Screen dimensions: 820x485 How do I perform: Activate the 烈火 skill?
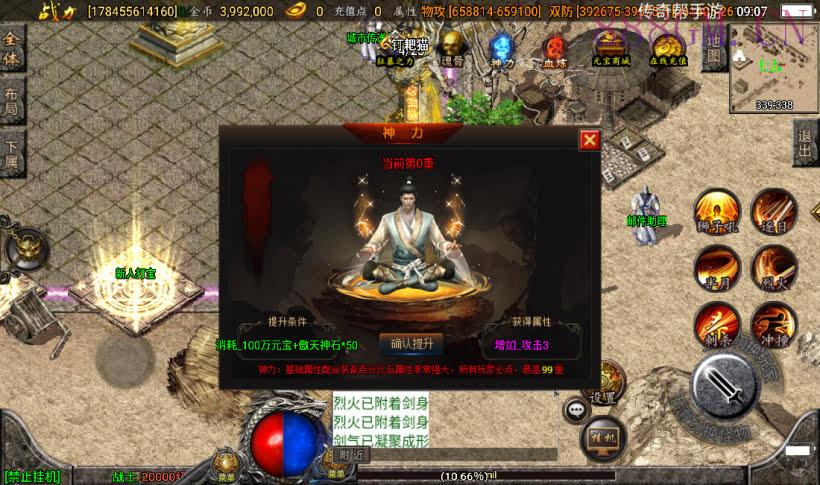pyautogui.click(x=773, y=267)
